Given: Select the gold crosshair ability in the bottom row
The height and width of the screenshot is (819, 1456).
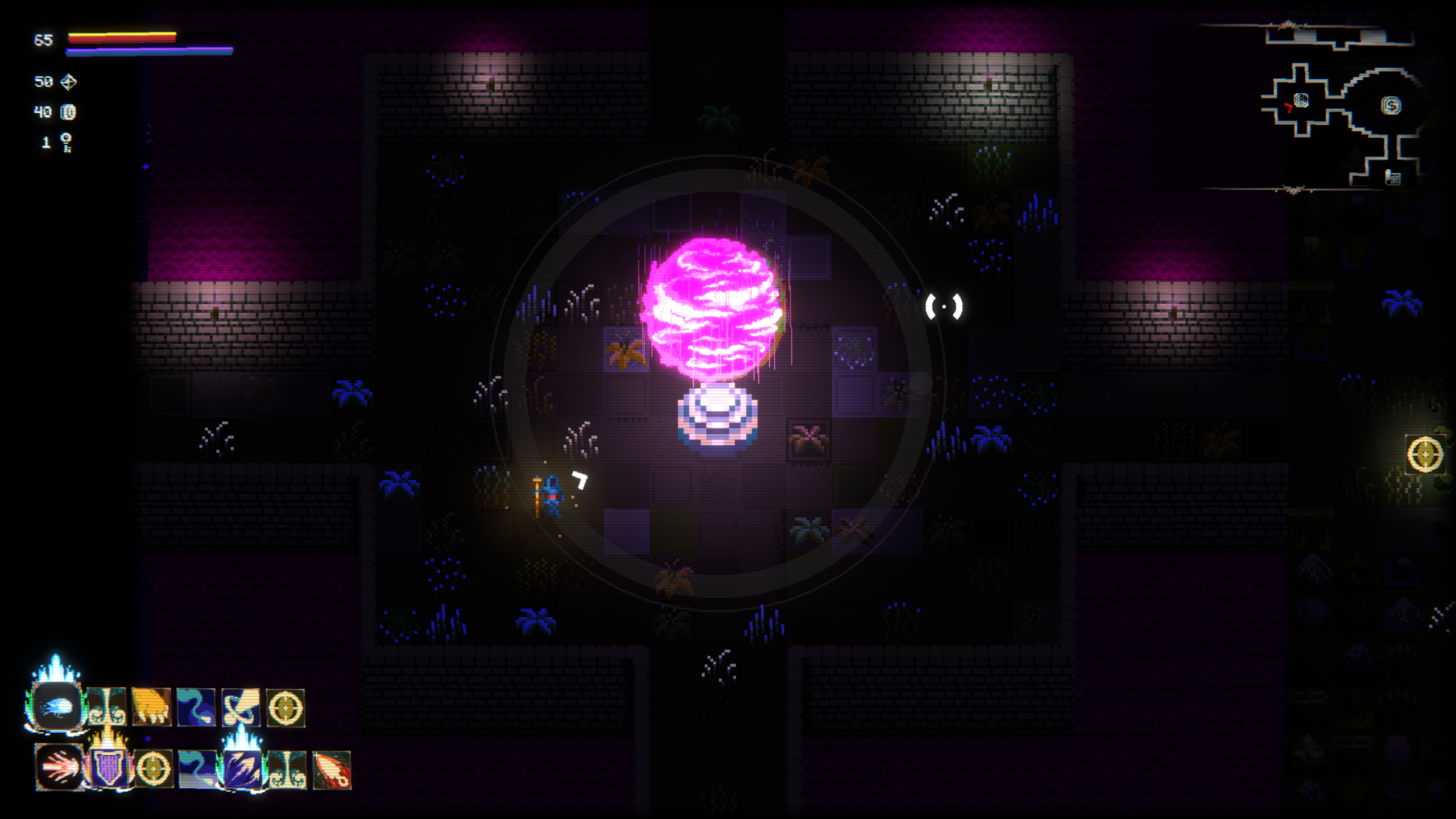Looking at the screenshot, I should [155, 769].
